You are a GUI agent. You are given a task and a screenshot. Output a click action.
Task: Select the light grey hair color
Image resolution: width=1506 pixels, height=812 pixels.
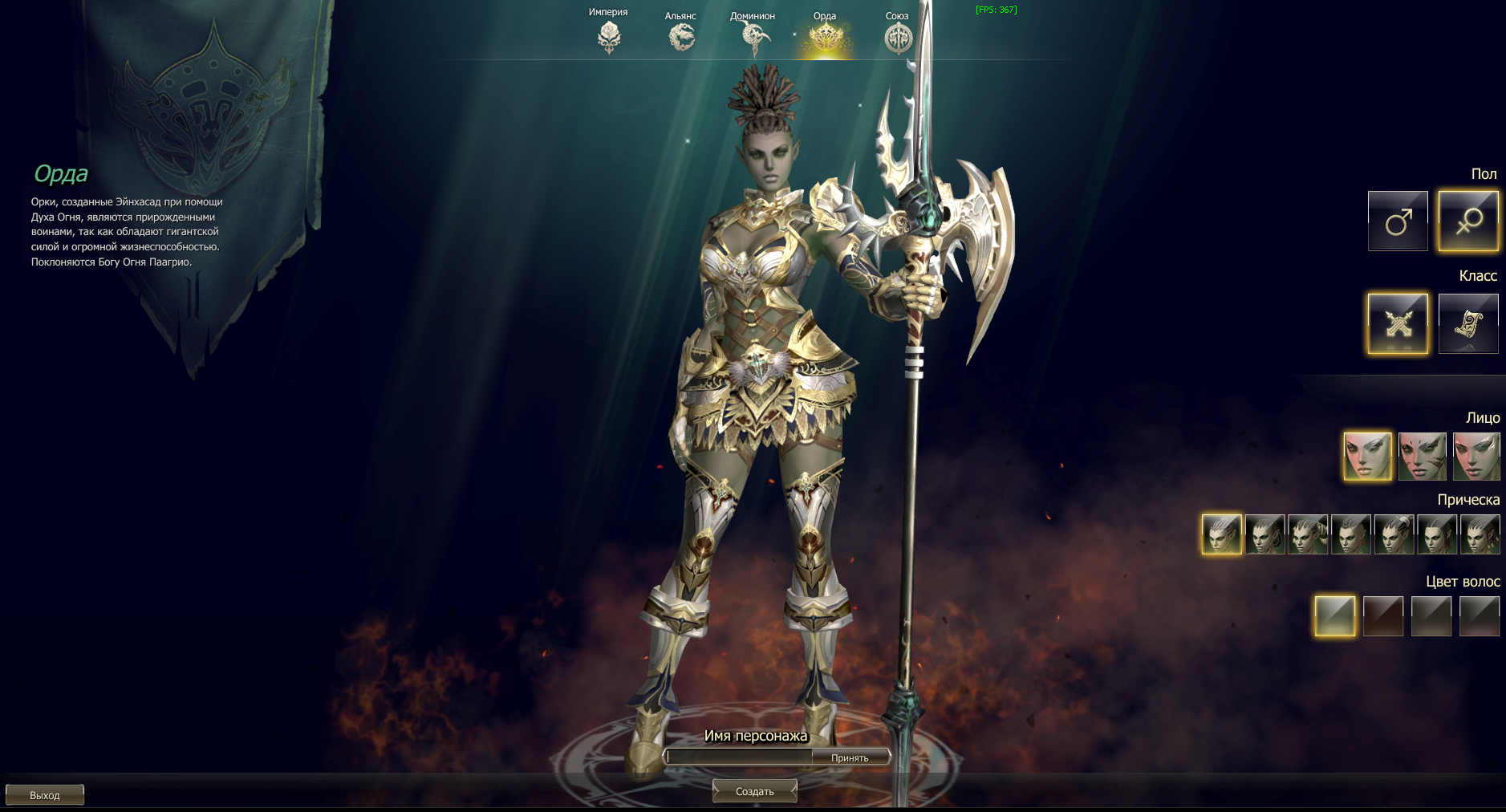[x=1335, y=616]
